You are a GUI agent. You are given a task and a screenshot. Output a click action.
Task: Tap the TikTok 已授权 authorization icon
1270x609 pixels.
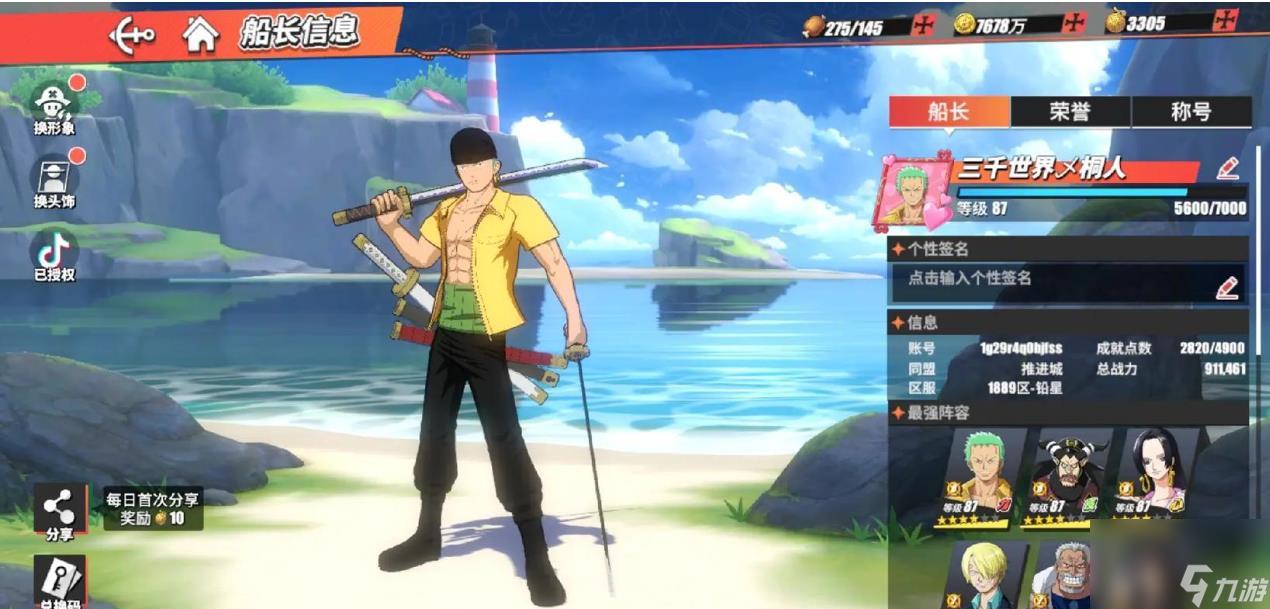coord(54,254)
